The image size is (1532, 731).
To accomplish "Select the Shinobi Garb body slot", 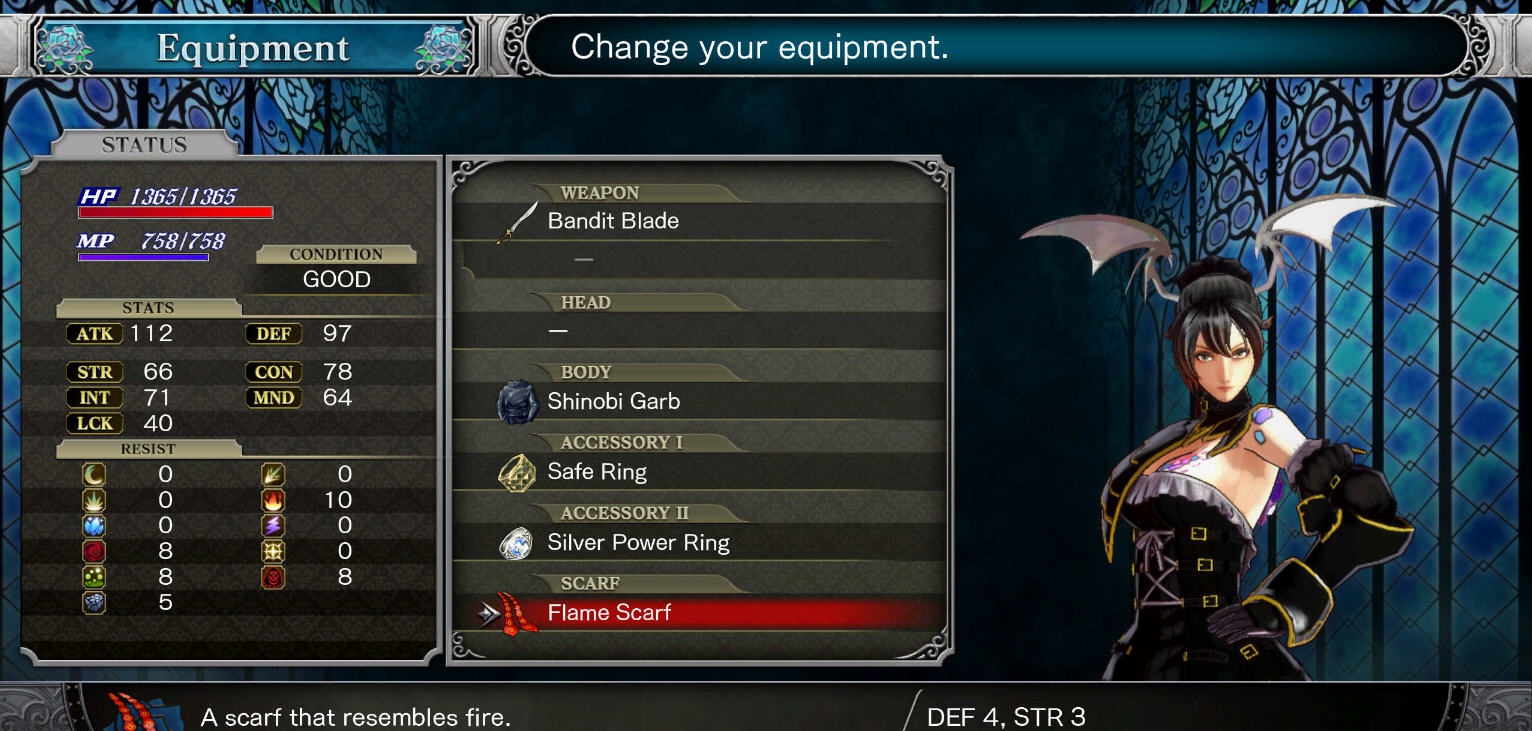I will pyautogui.click(x=613, y=402).
